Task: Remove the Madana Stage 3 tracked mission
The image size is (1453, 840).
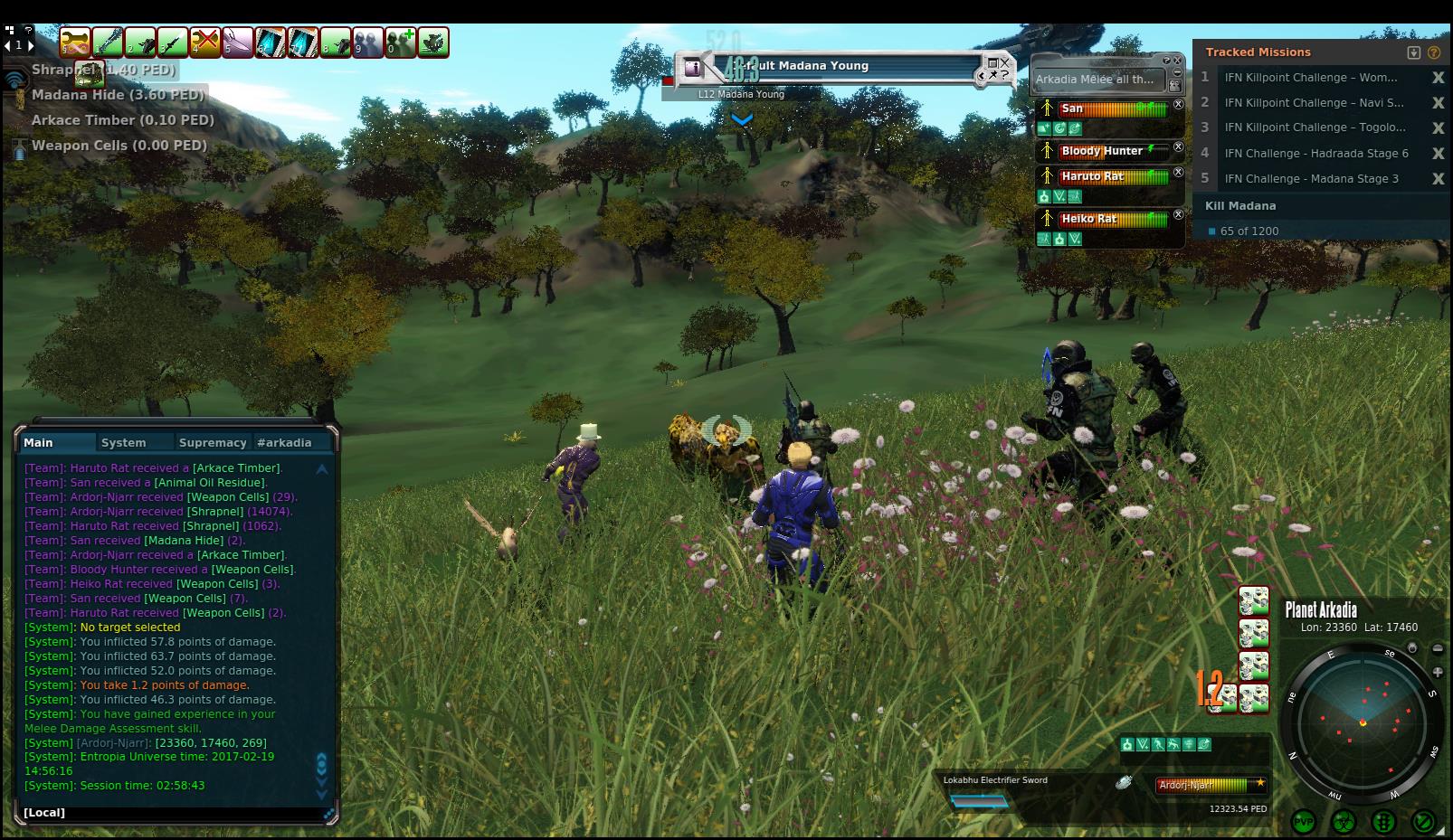Action: tap(1438, 179)
